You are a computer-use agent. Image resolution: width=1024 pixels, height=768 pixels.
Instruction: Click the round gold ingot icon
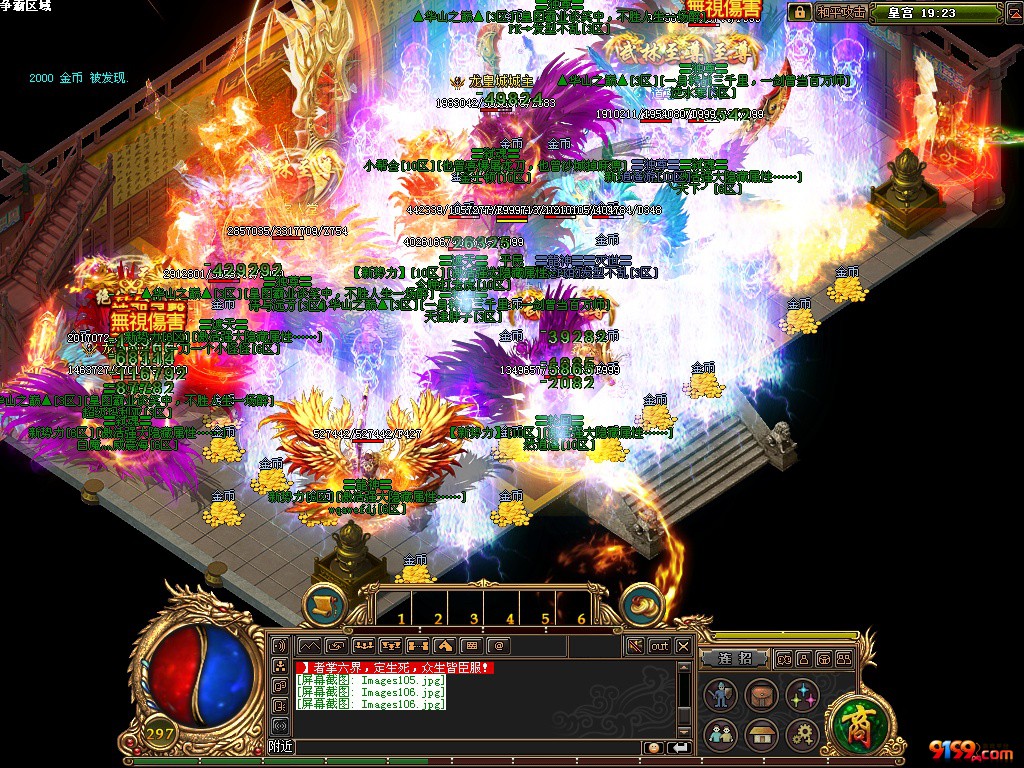coord(641,604)
